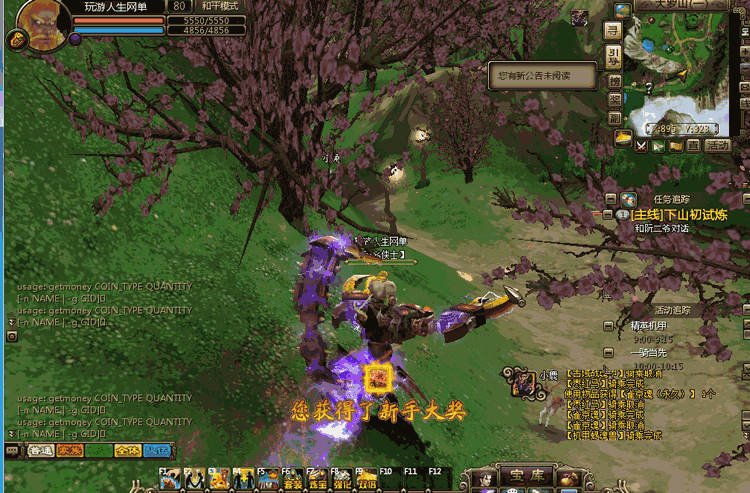The height and width of the screenshot is (493, 750).
Task: Click the 榜 ranking button
Action: (x=614, y=81)
